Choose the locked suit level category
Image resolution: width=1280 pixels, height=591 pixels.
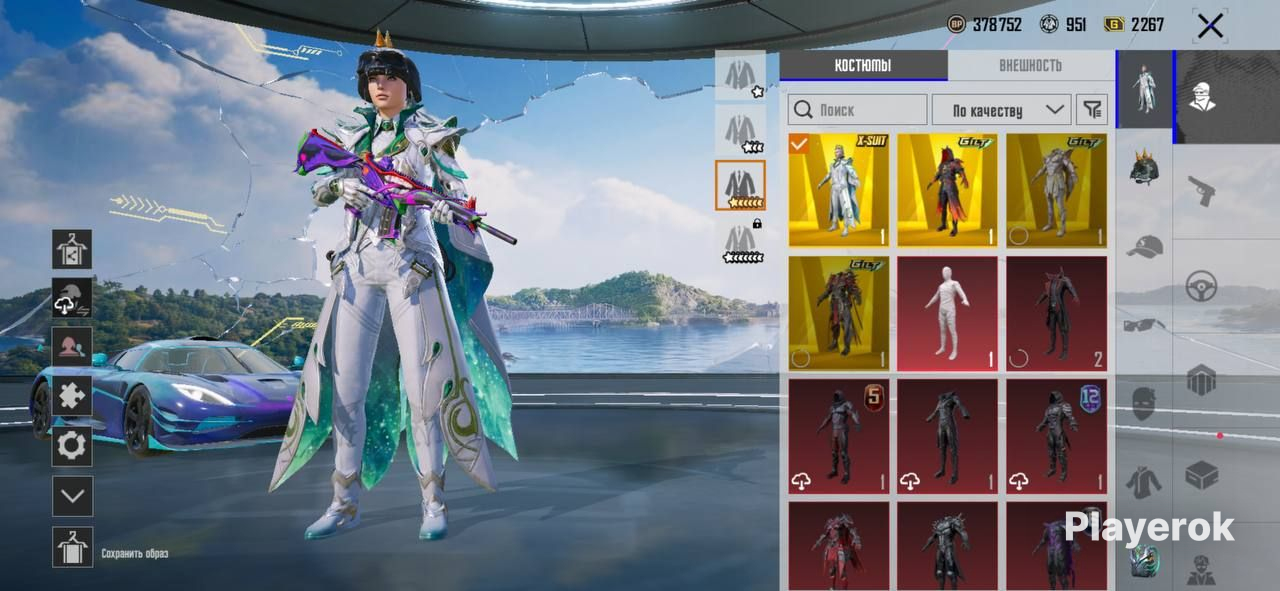(x=741, y=241)
